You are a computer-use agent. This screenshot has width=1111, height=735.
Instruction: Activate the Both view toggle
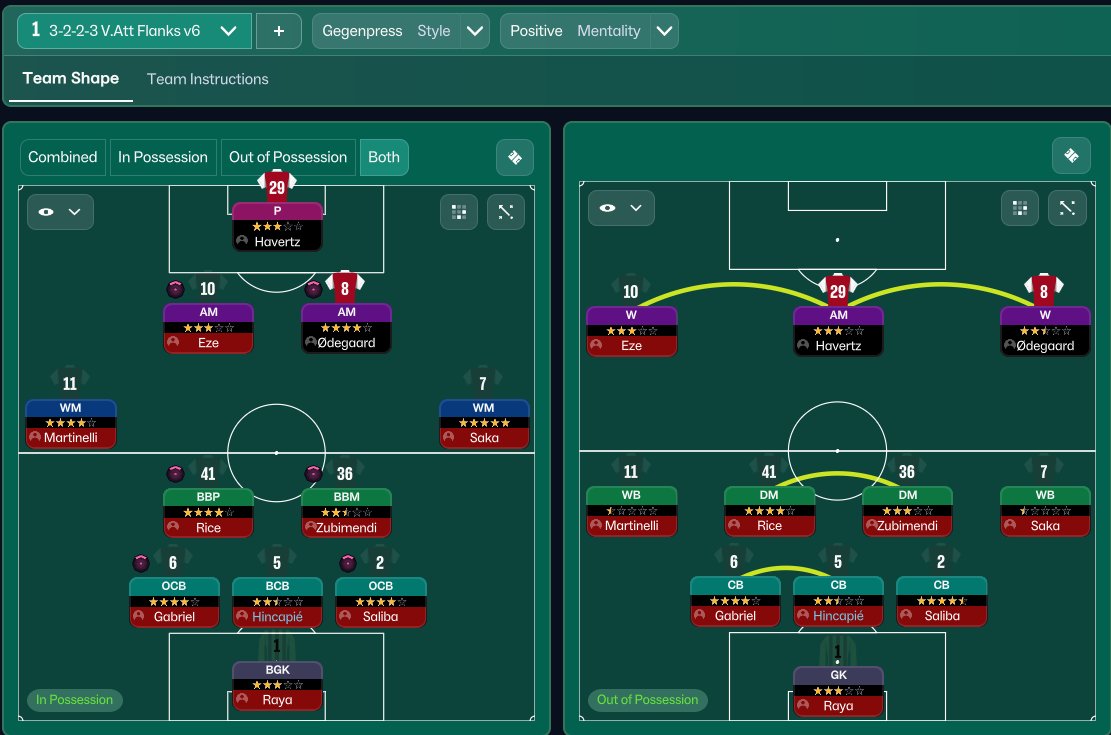384,157
